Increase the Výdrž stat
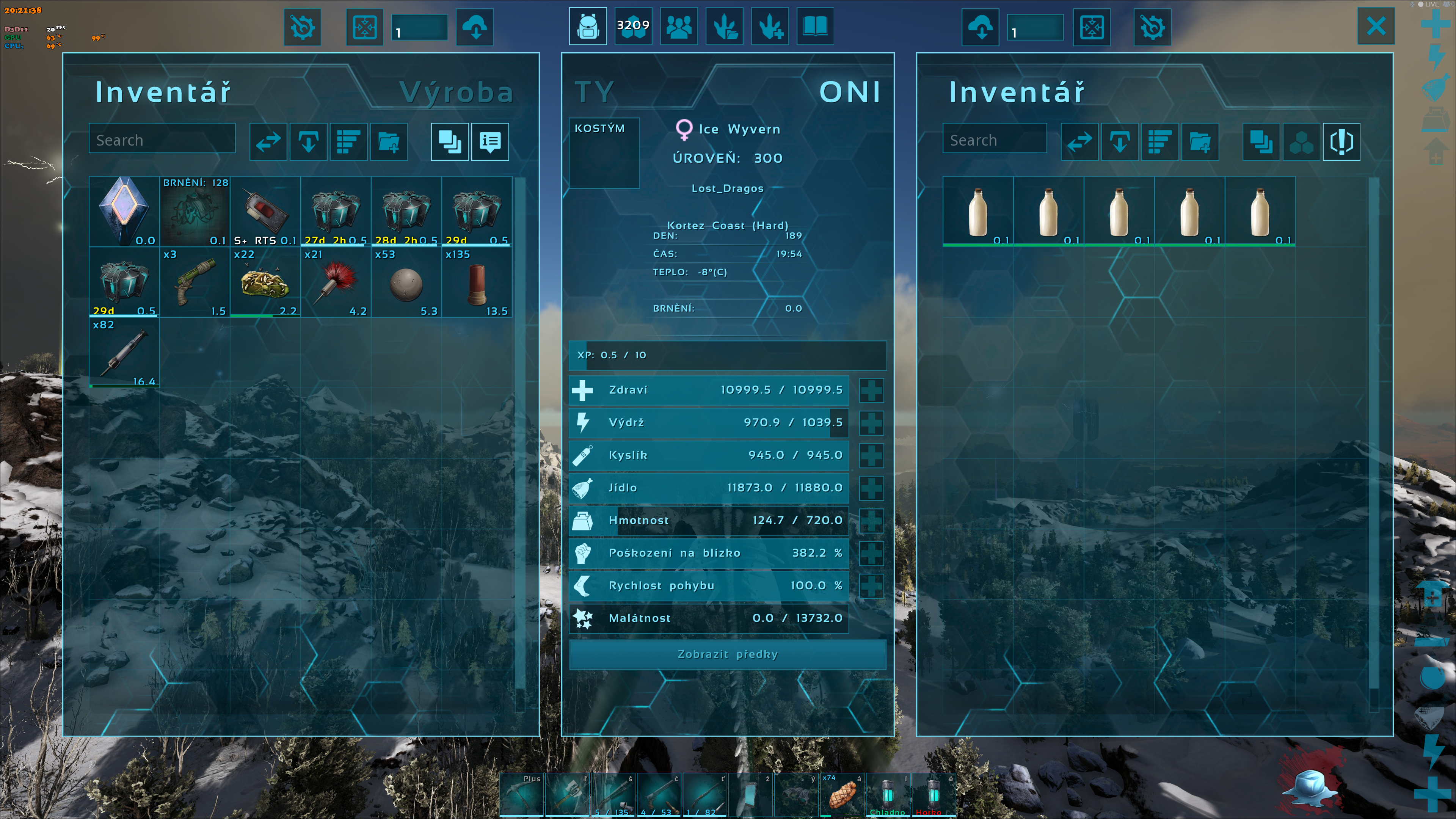The width and height of the screenshot is (1456, 819). (x=871, y=423)
